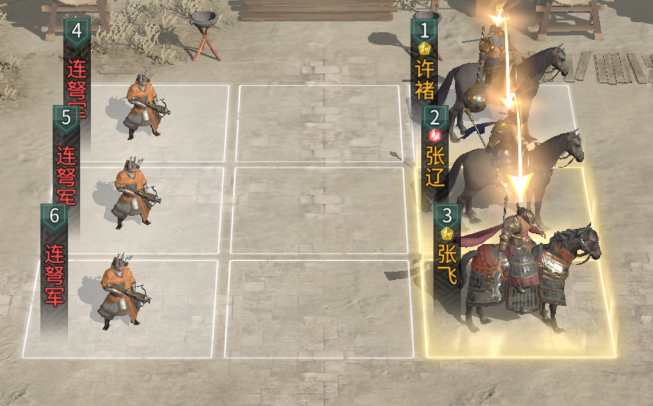The width and height of the screenshot is (653, 406).
Task: Choose Zhang Liao (张辽) banner numbered 2
Action: pyautogui.click(x=435, y=149)
